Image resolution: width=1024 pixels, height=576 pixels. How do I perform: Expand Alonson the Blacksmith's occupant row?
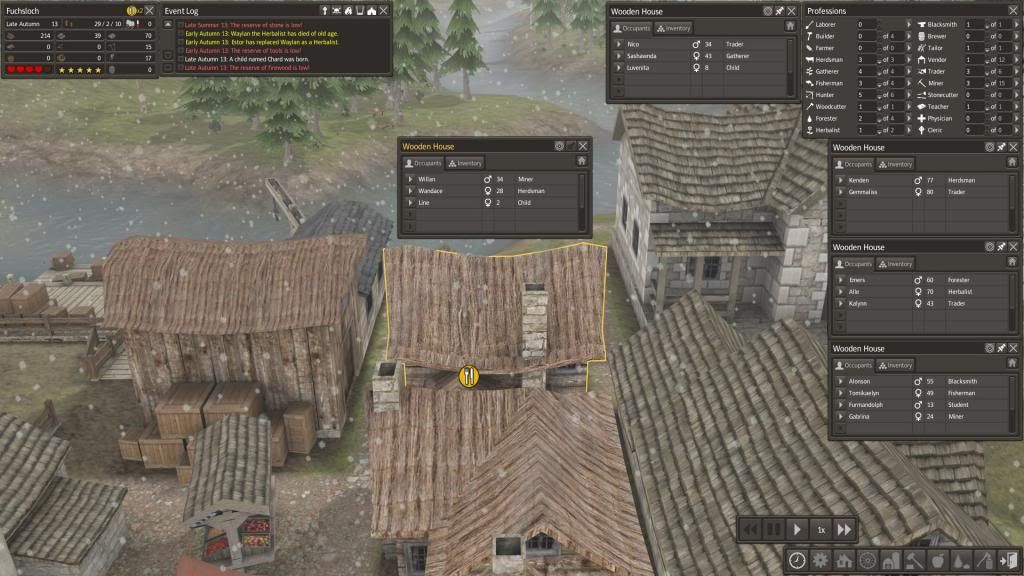pyautogui.click(x=840, y=382)
